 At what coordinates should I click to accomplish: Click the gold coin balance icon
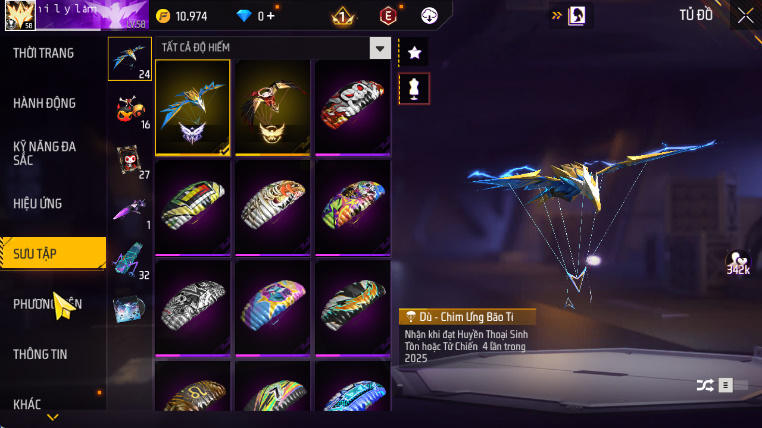pos(163,16)
